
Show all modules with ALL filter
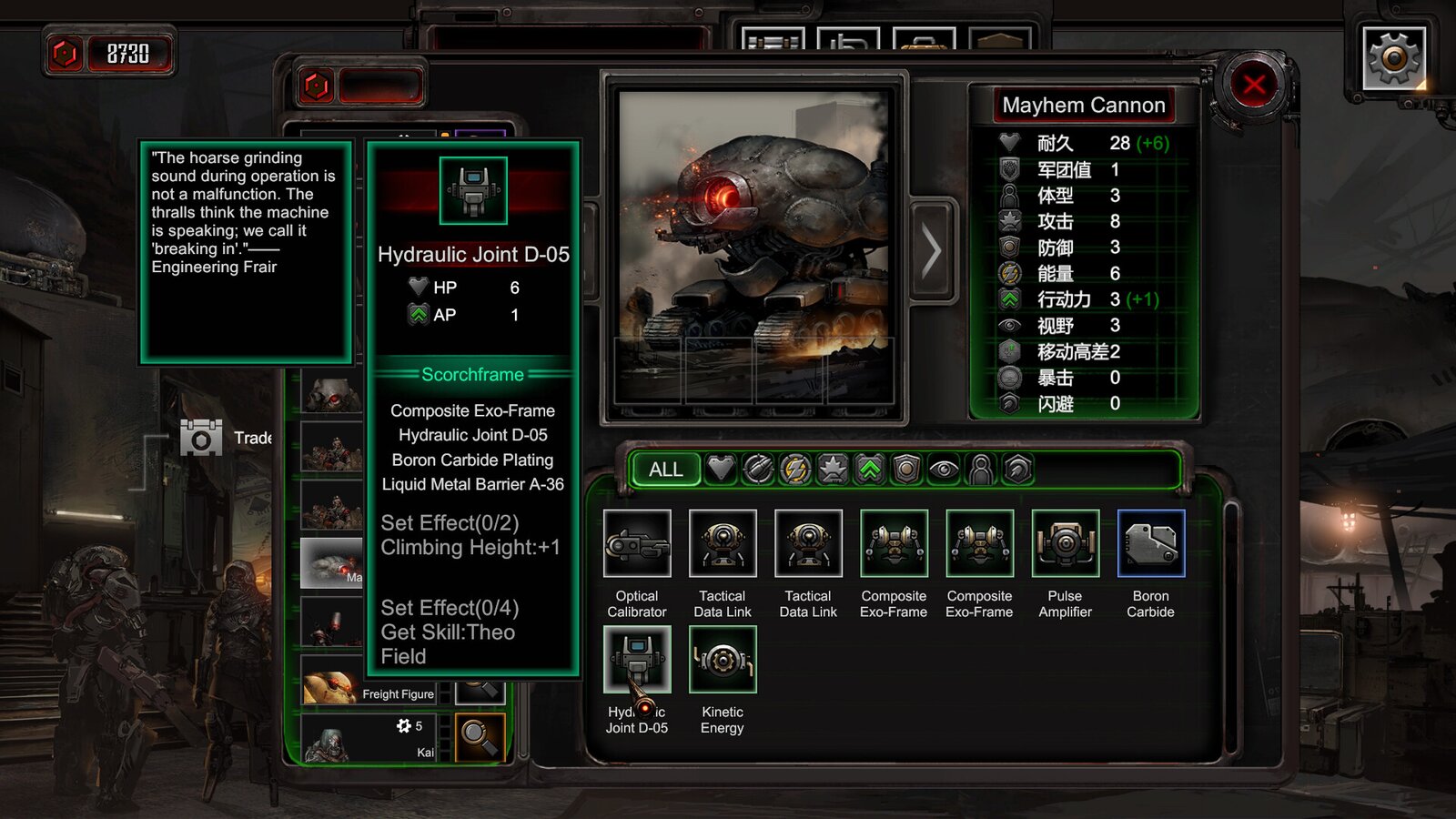pos(665,470)
